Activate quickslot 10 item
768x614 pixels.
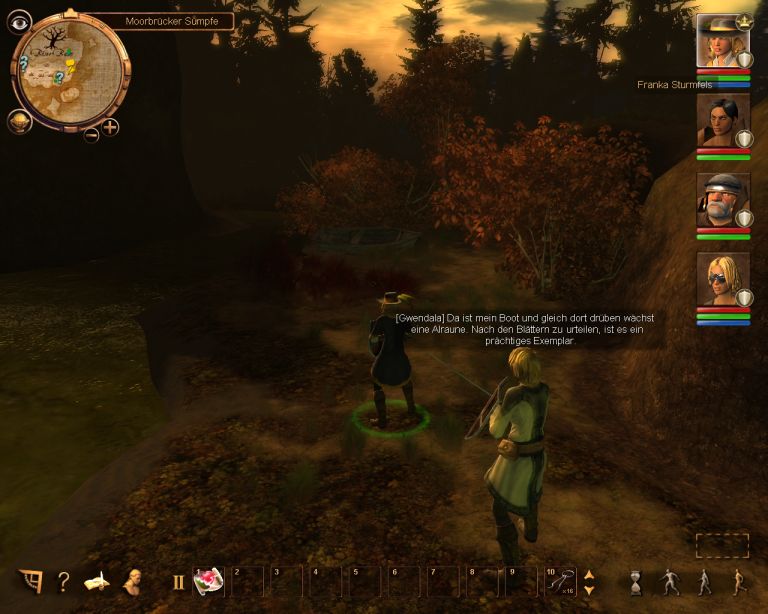click(561, 581)
